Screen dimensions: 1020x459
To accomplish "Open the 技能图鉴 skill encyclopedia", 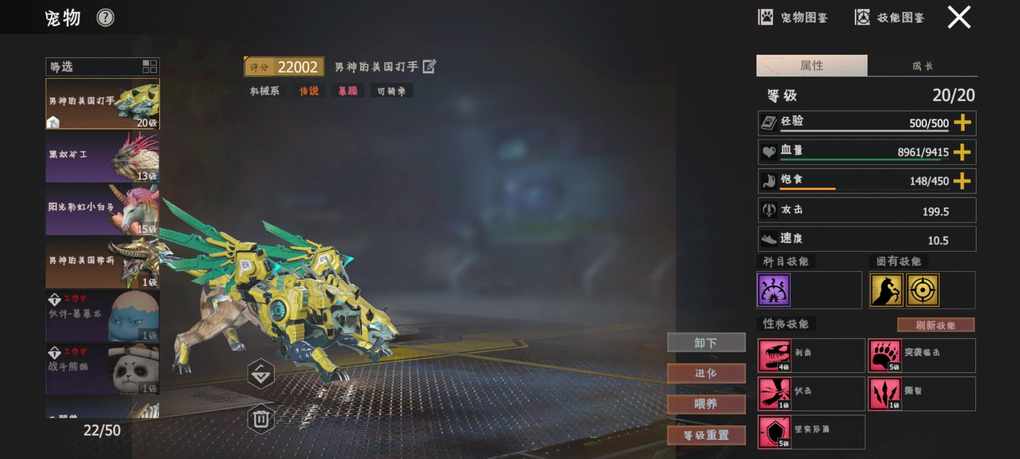I will click(889, 17).
